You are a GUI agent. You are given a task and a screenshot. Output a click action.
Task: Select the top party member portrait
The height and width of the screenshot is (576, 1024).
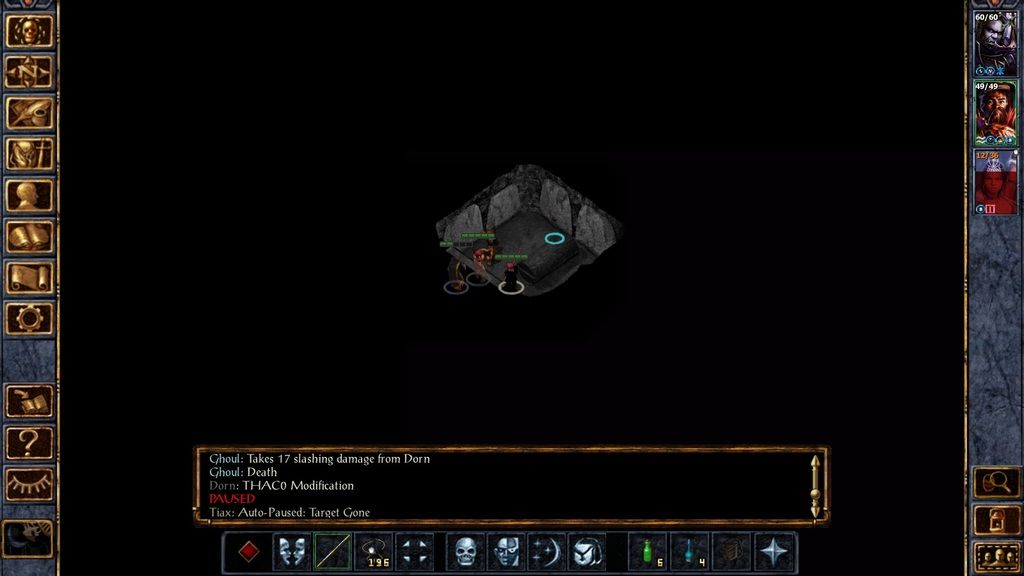click(x=995, y=43)
